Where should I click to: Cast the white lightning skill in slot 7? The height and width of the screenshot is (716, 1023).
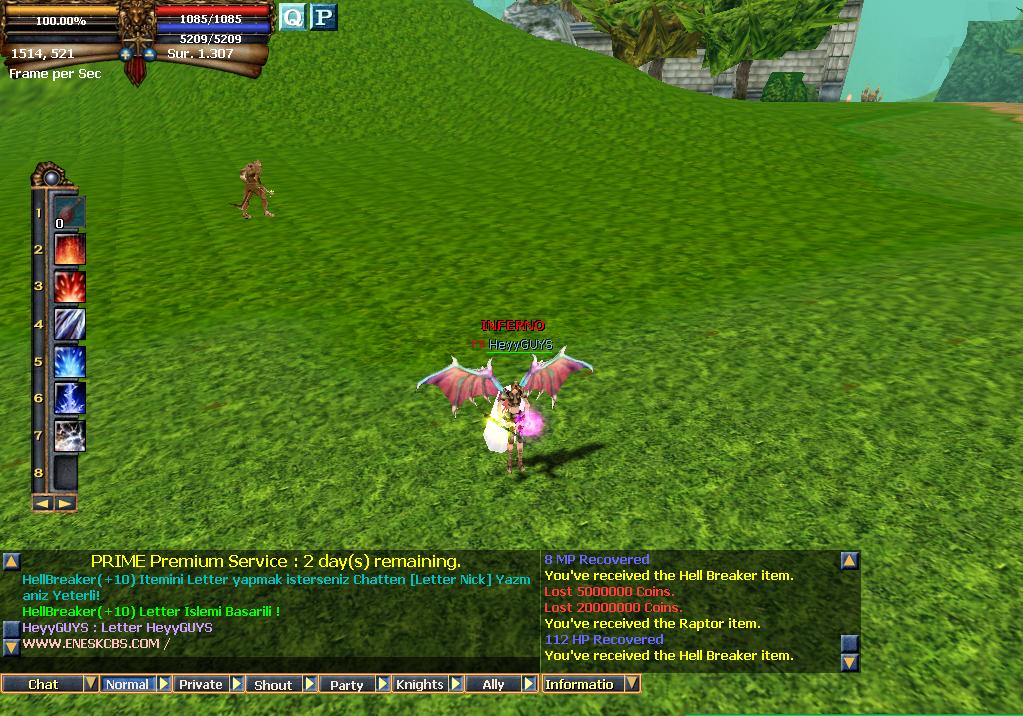(69, 435)
